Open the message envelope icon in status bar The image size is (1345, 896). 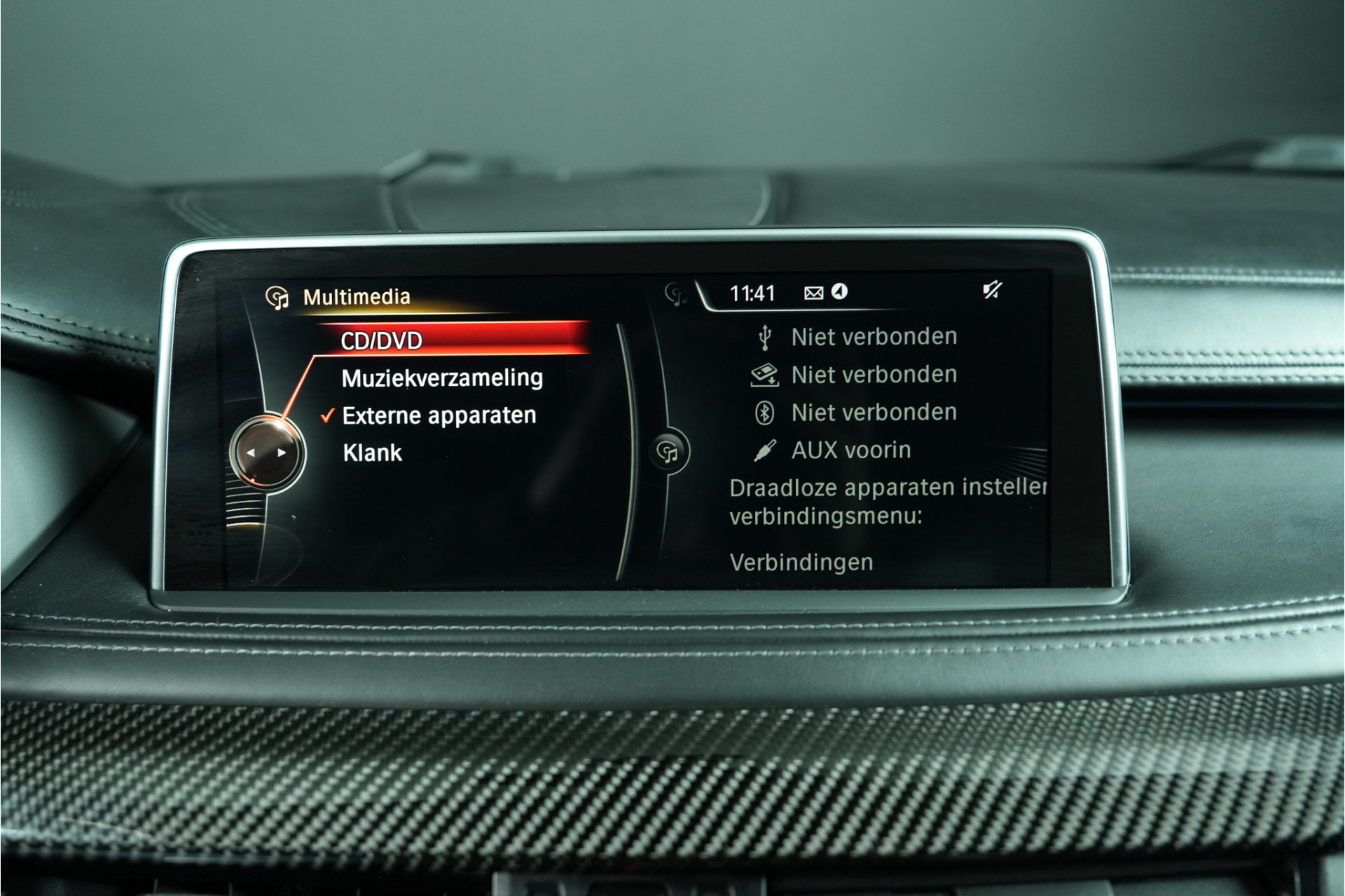coord(813,293)
